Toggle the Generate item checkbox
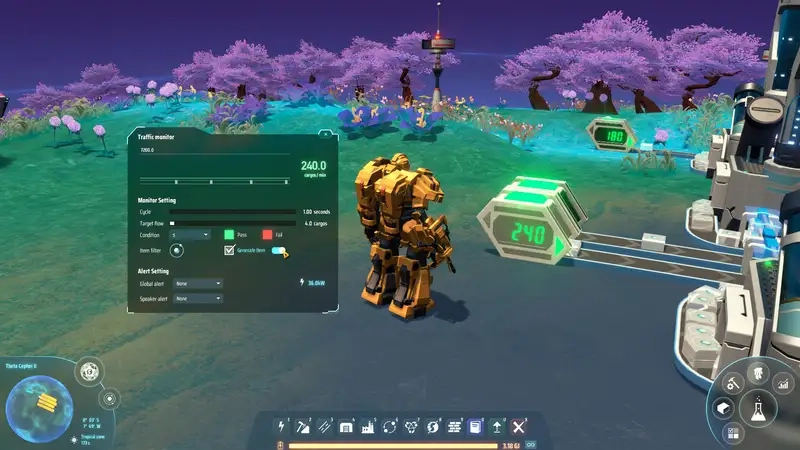This screenshot has height=450, width=800. (x=229, y=251)
